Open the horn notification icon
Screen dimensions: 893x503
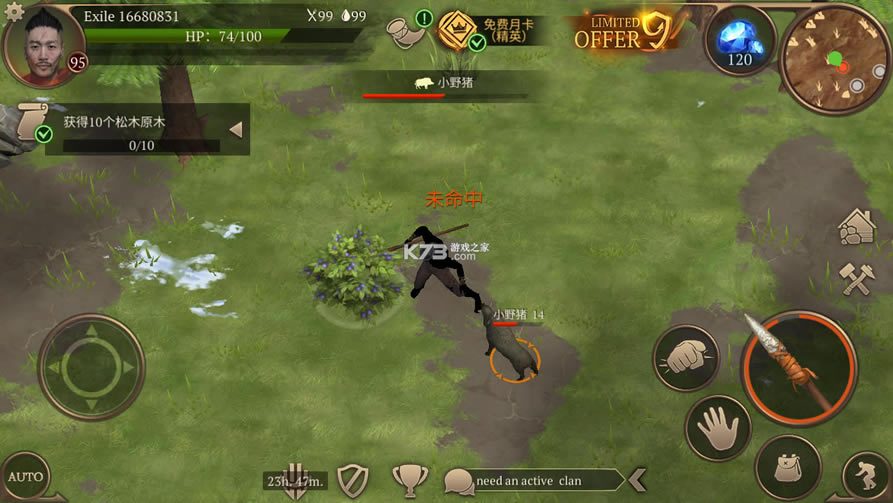408,31
